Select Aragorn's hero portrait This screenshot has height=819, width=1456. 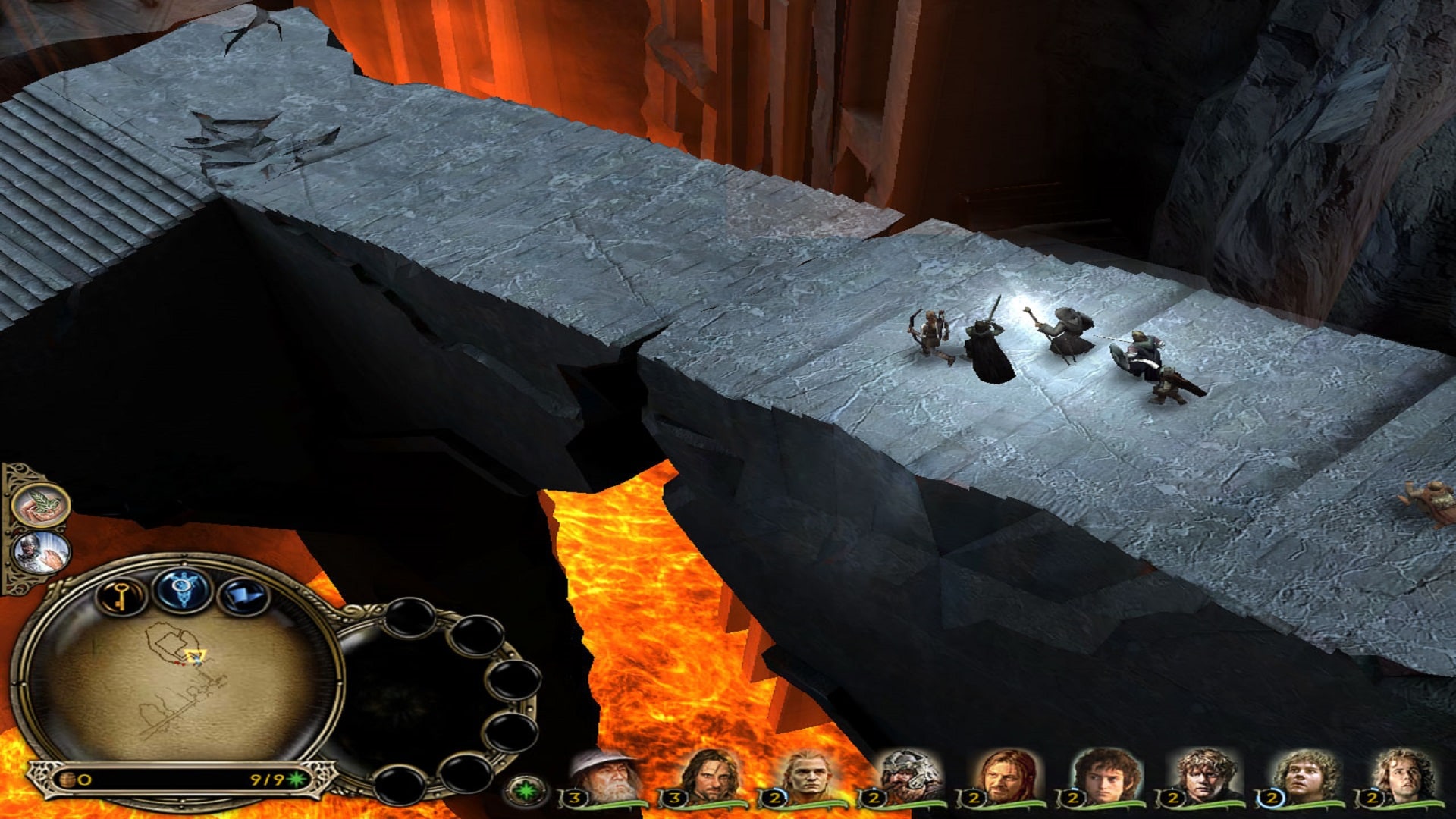(x=707, y=777)
